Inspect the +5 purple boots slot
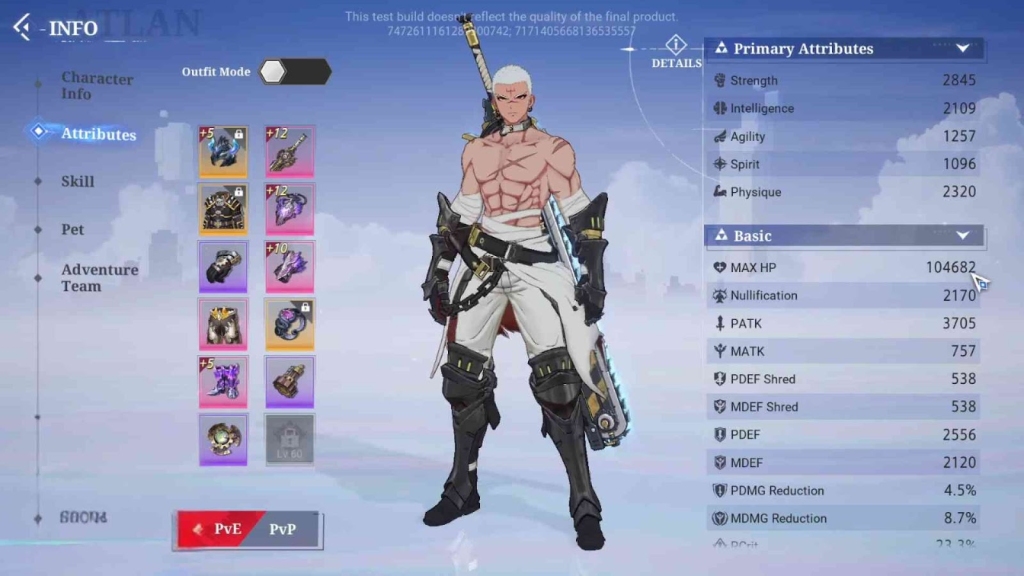The width and height of the screenshot is (1024, 576). (223, 382)
